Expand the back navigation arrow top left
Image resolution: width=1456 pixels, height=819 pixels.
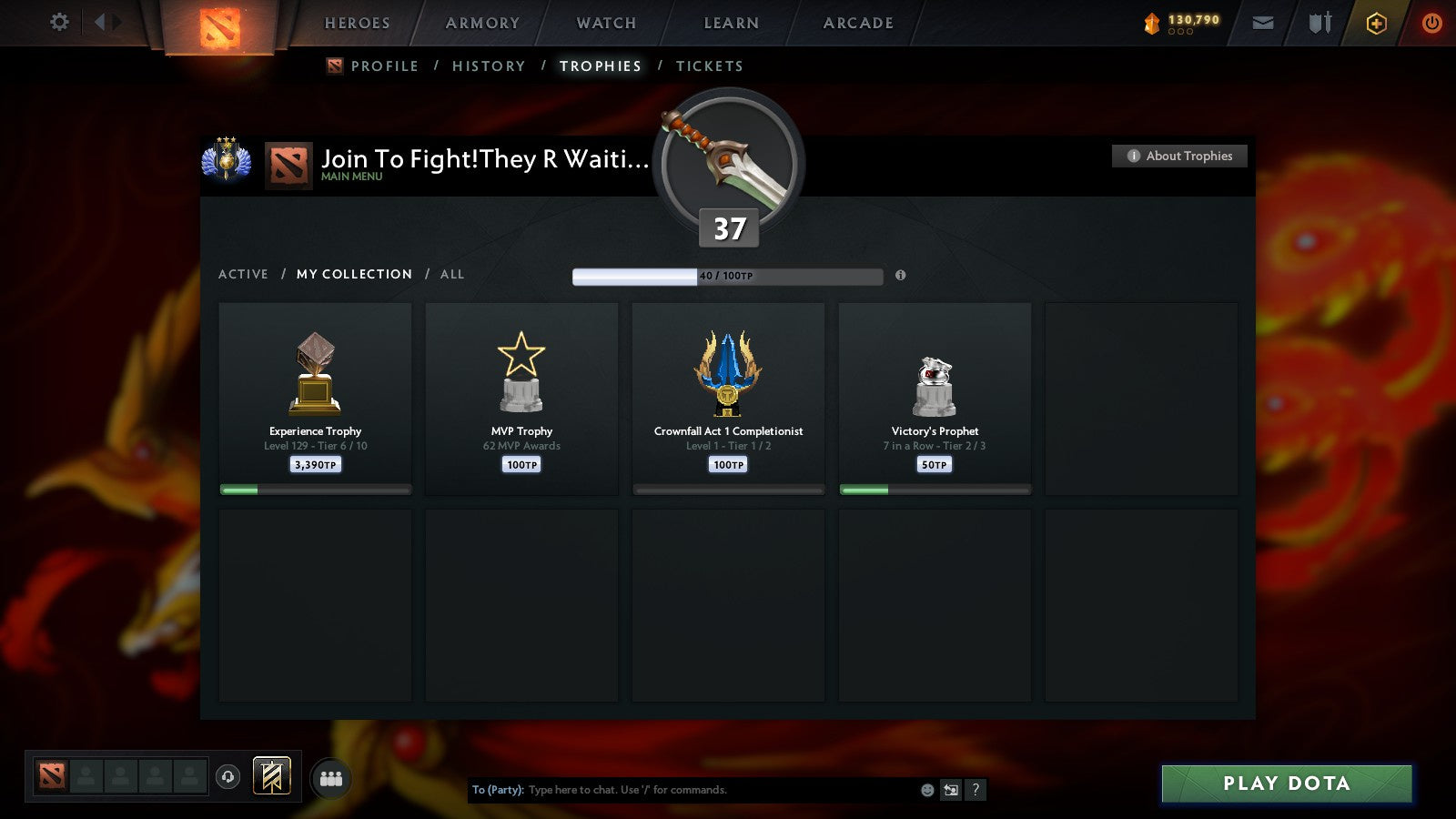(x=97, y=20)
